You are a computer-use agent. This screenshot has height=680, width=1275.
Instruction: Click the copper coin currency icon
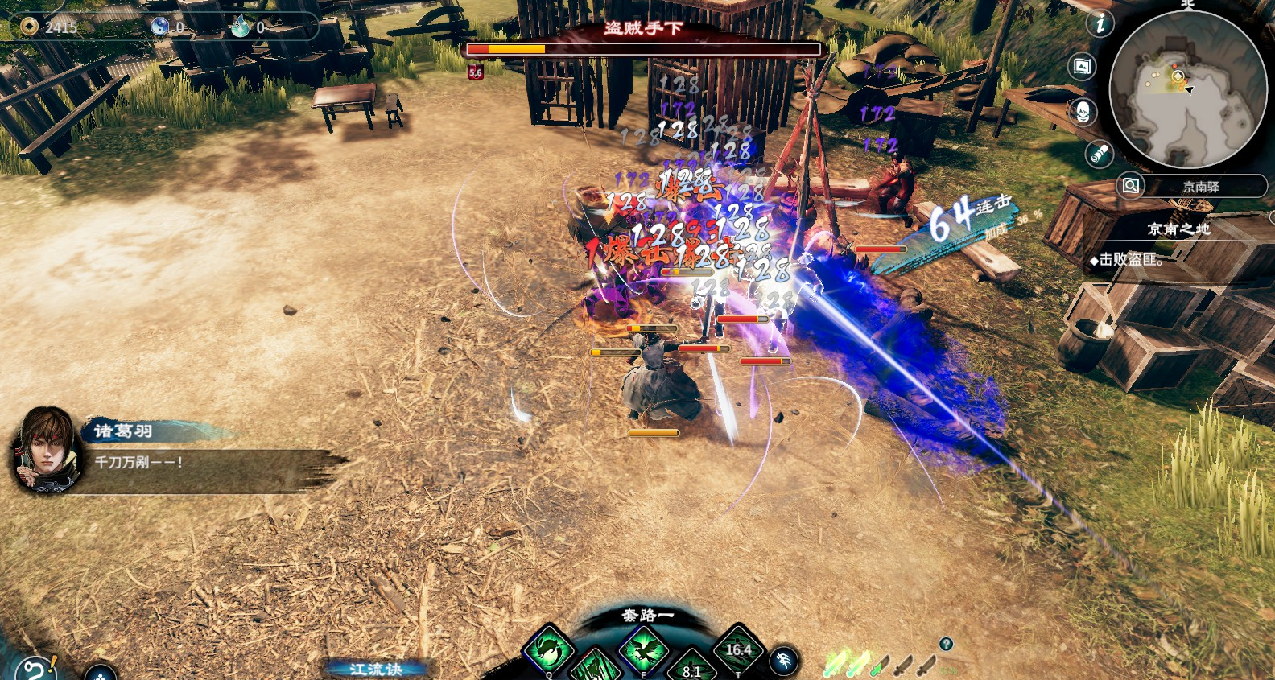tap(29, 27)
